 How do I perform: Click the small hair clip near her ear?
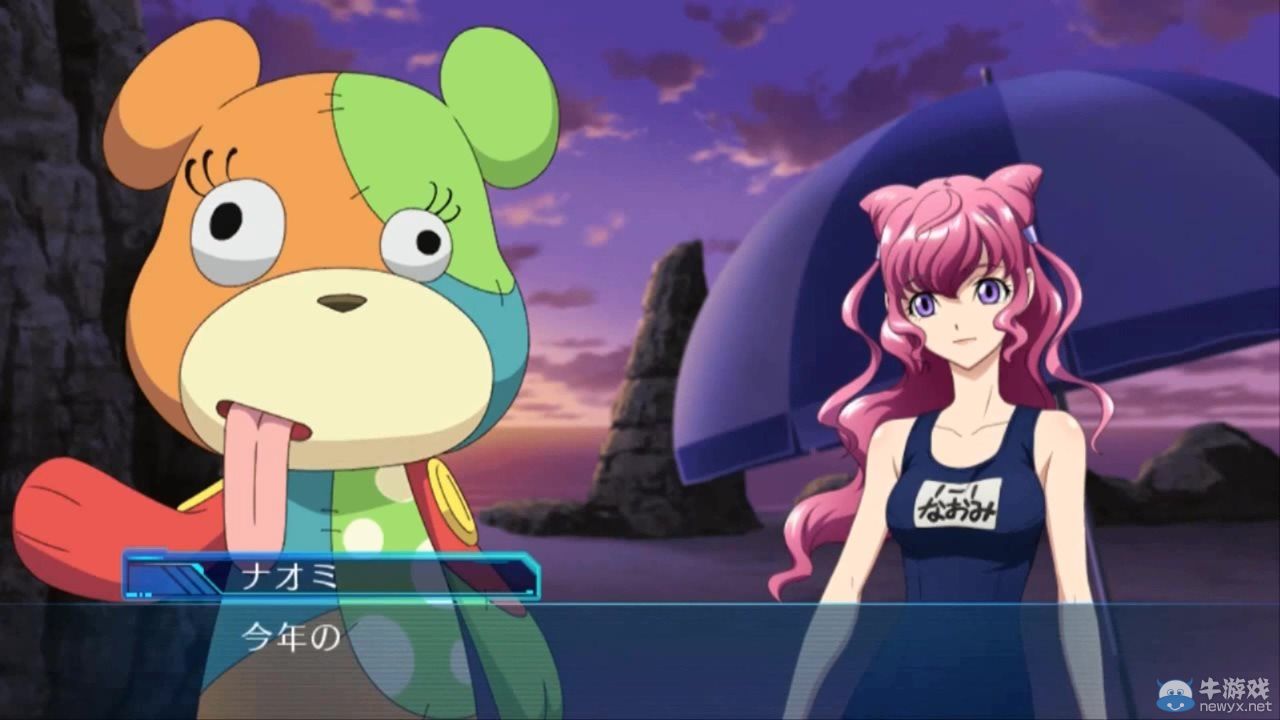[1030, 235]
